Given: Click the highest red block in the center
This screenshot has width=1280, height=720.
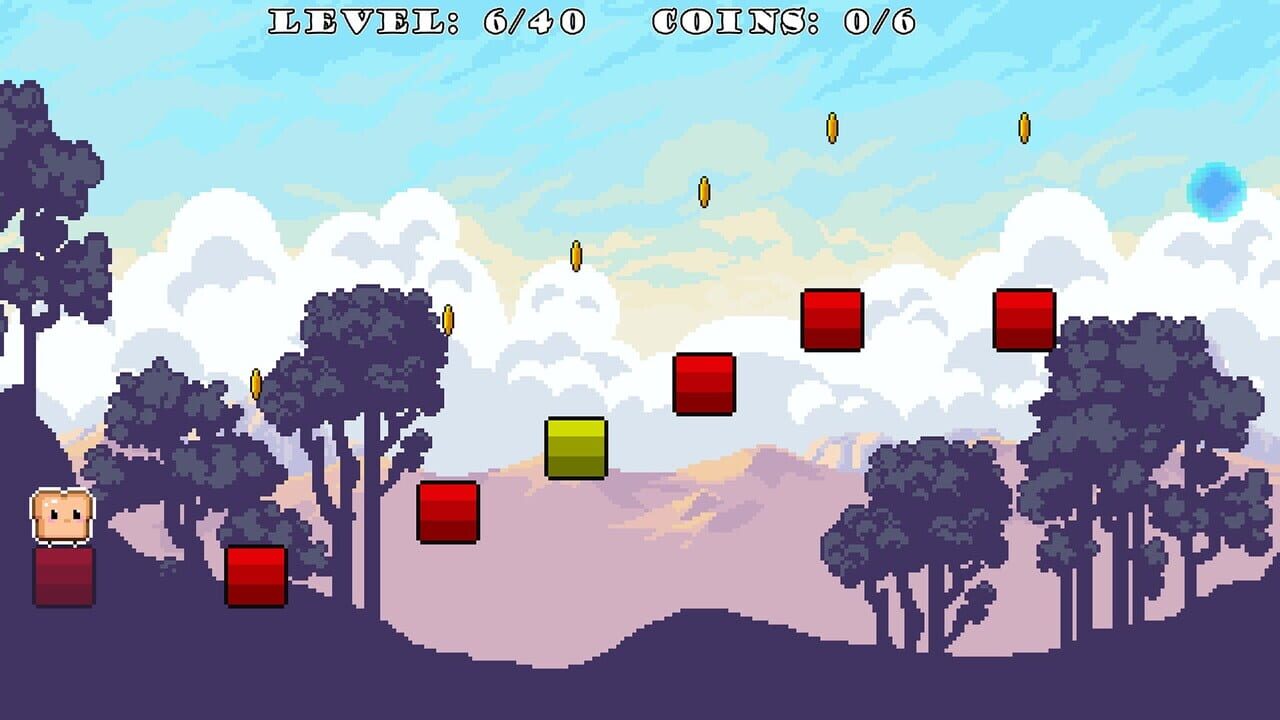Looking at the screenshot, I should [x=830, y=322].
